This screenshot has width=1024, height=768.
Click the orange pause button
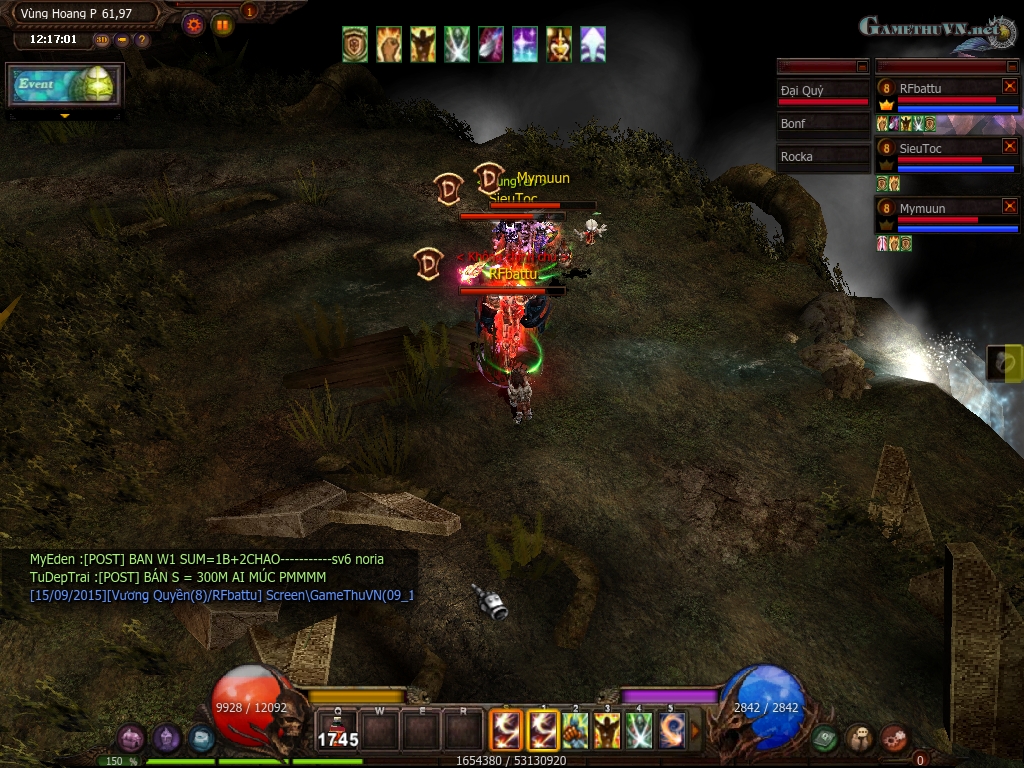tap(222, 25)
